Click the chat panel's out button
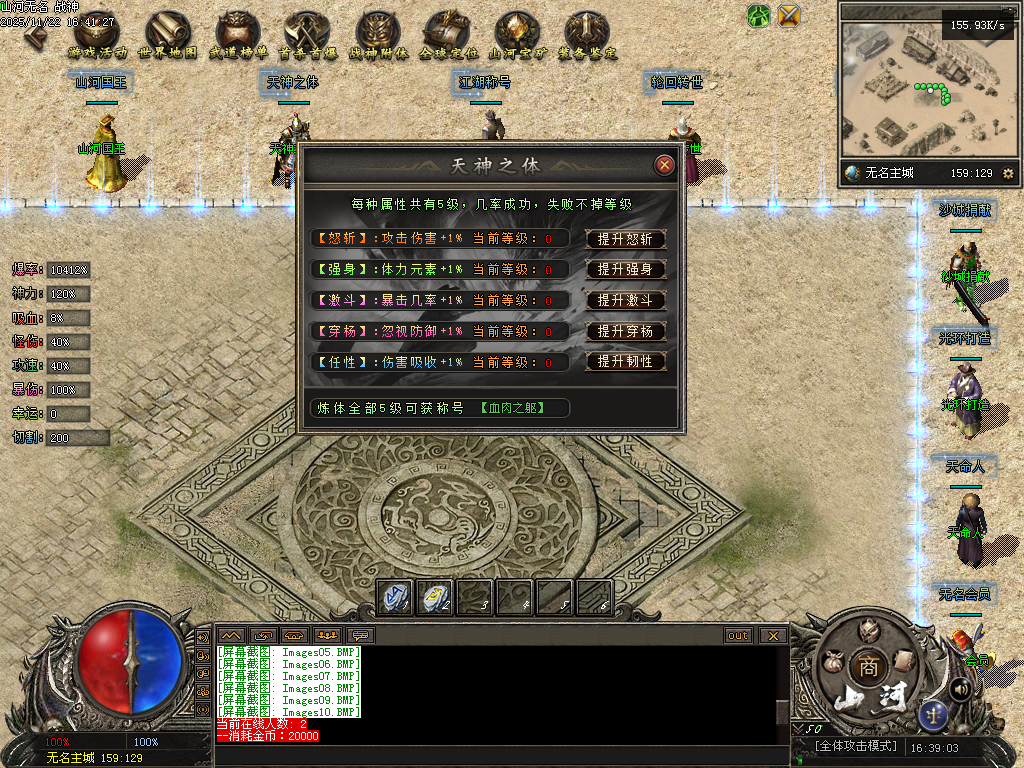Image resolution: width=1024 pixels, height=768 pixels. (x=738, y=635)
